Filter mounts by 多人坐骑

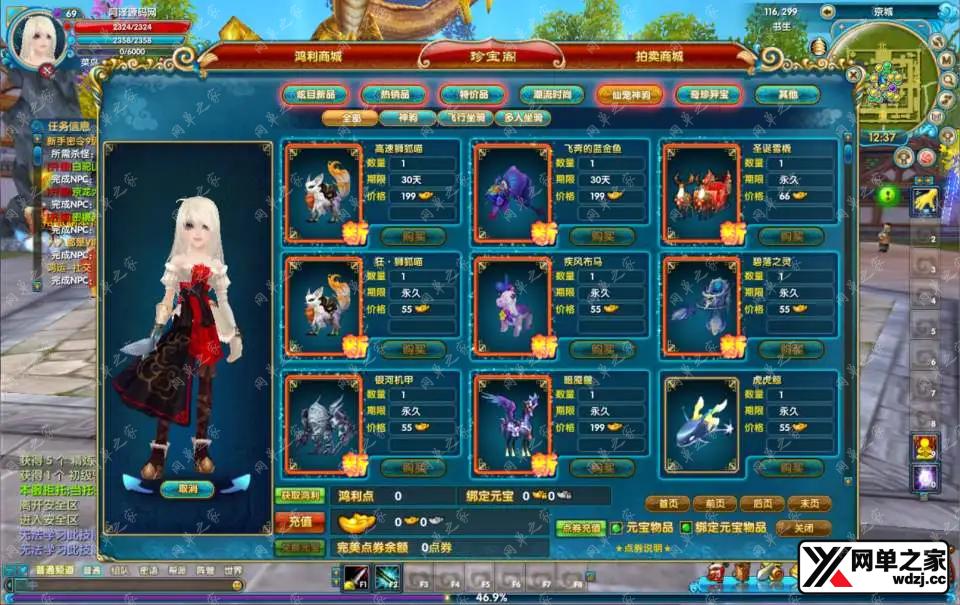(522, 118)
